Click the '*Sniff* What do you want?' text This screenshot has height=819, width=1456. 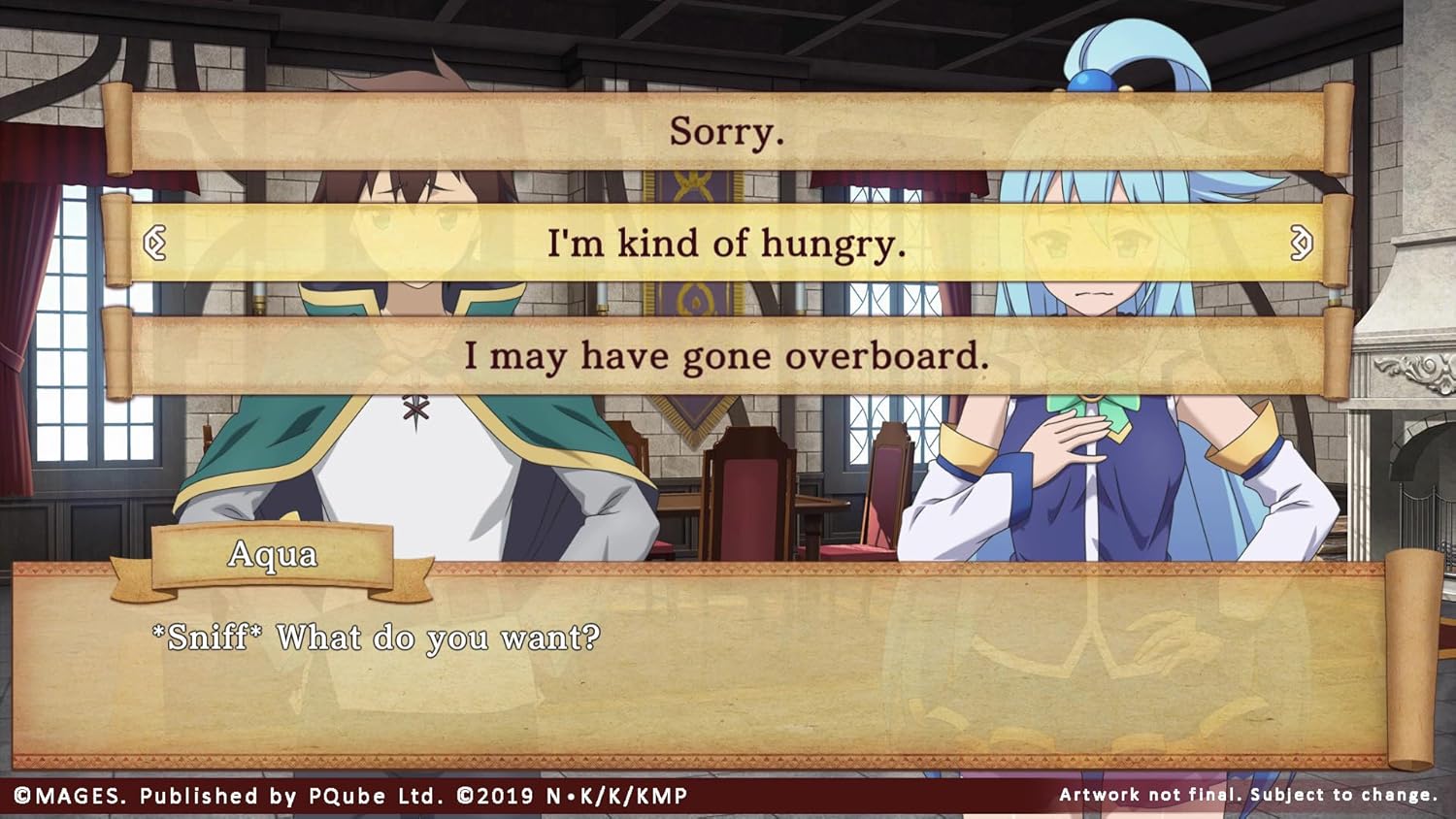point(377,638)
